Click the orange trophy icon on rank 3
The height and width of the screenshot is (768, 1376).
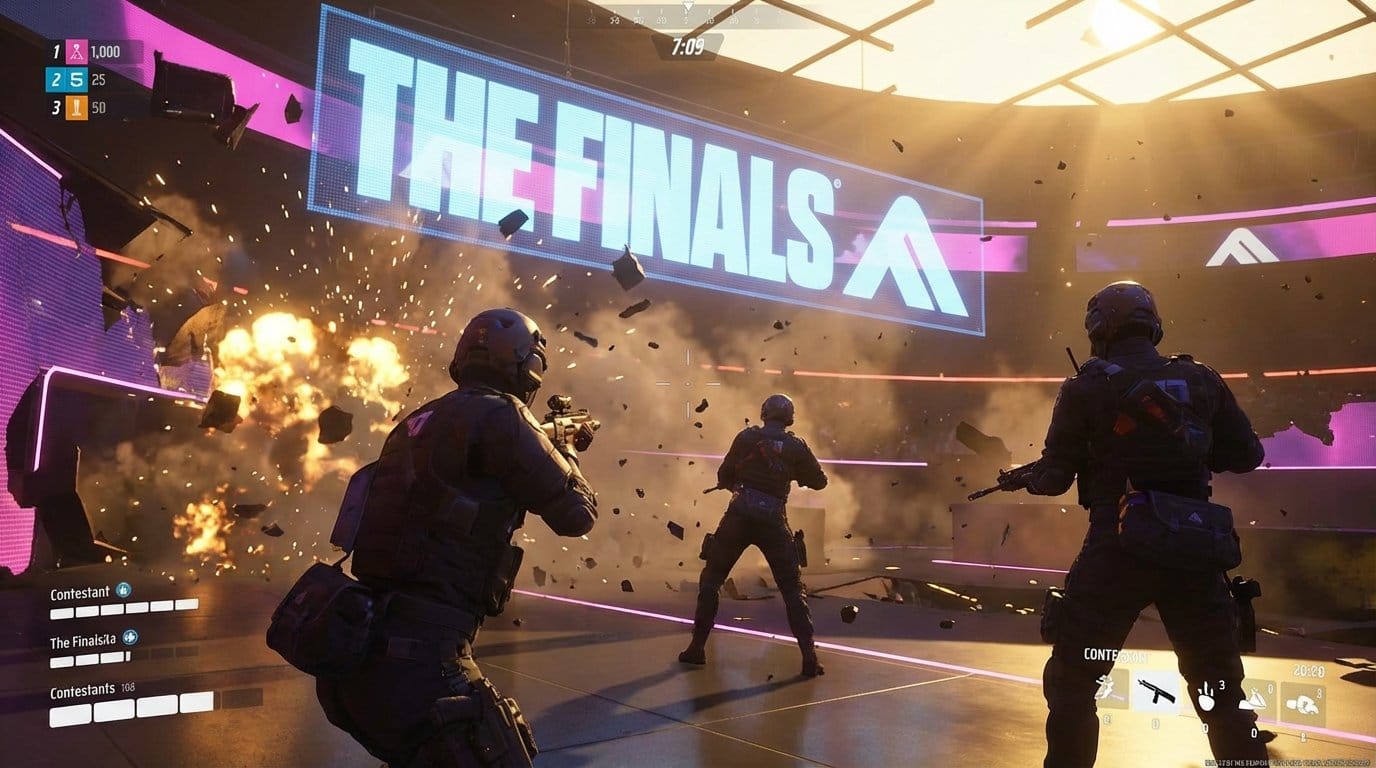76,108
